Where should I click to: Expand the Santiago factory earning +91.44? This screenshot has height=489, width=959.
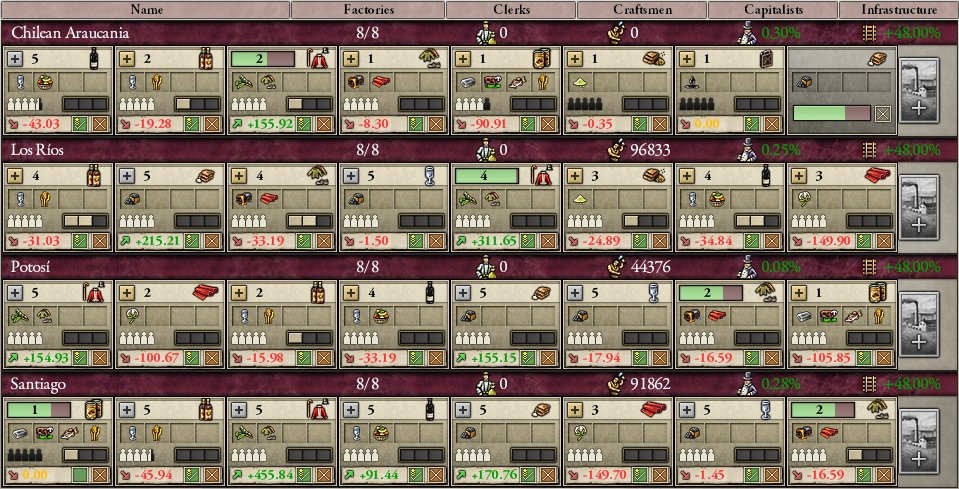tap(351, 408)
